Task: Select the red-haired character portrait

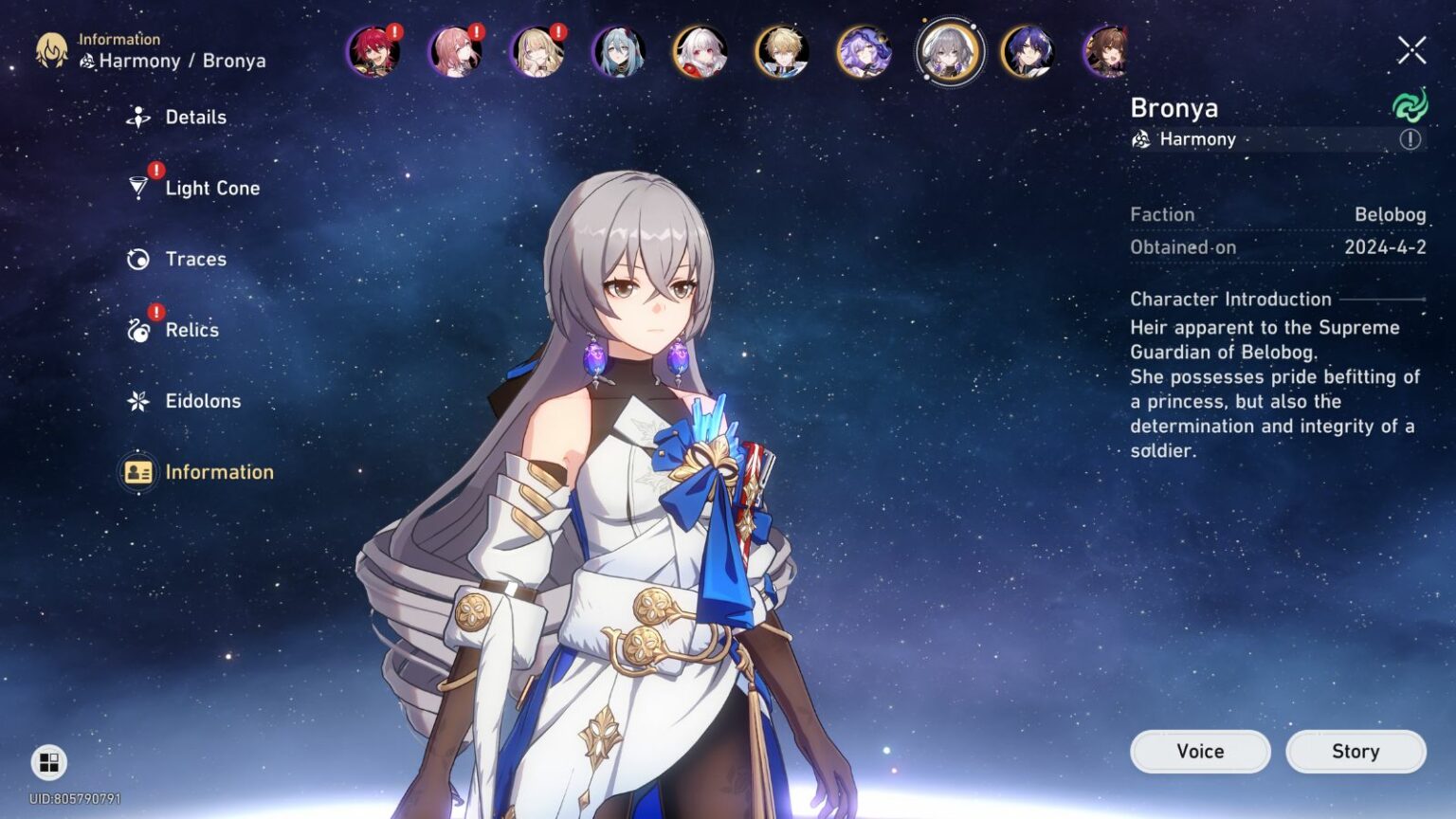Action: pyautogui.click(x=373, y=51)
